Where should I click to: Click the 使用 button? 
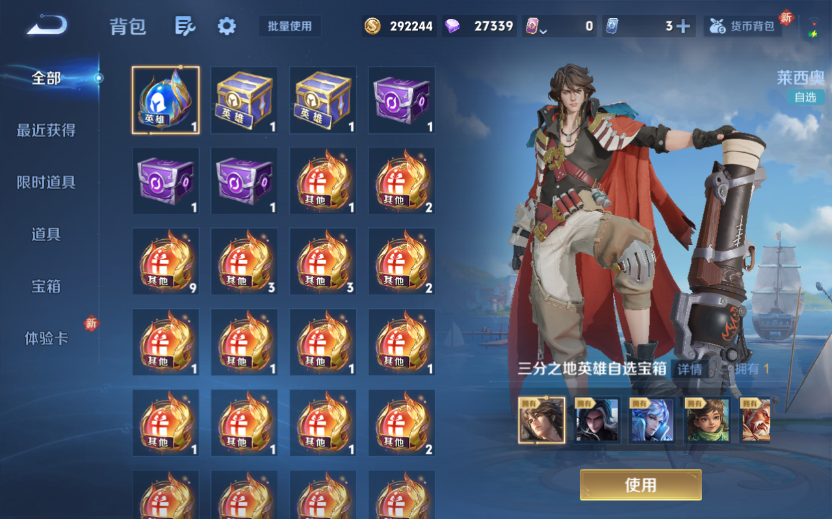pyautogui.click(x=640, y=485)
